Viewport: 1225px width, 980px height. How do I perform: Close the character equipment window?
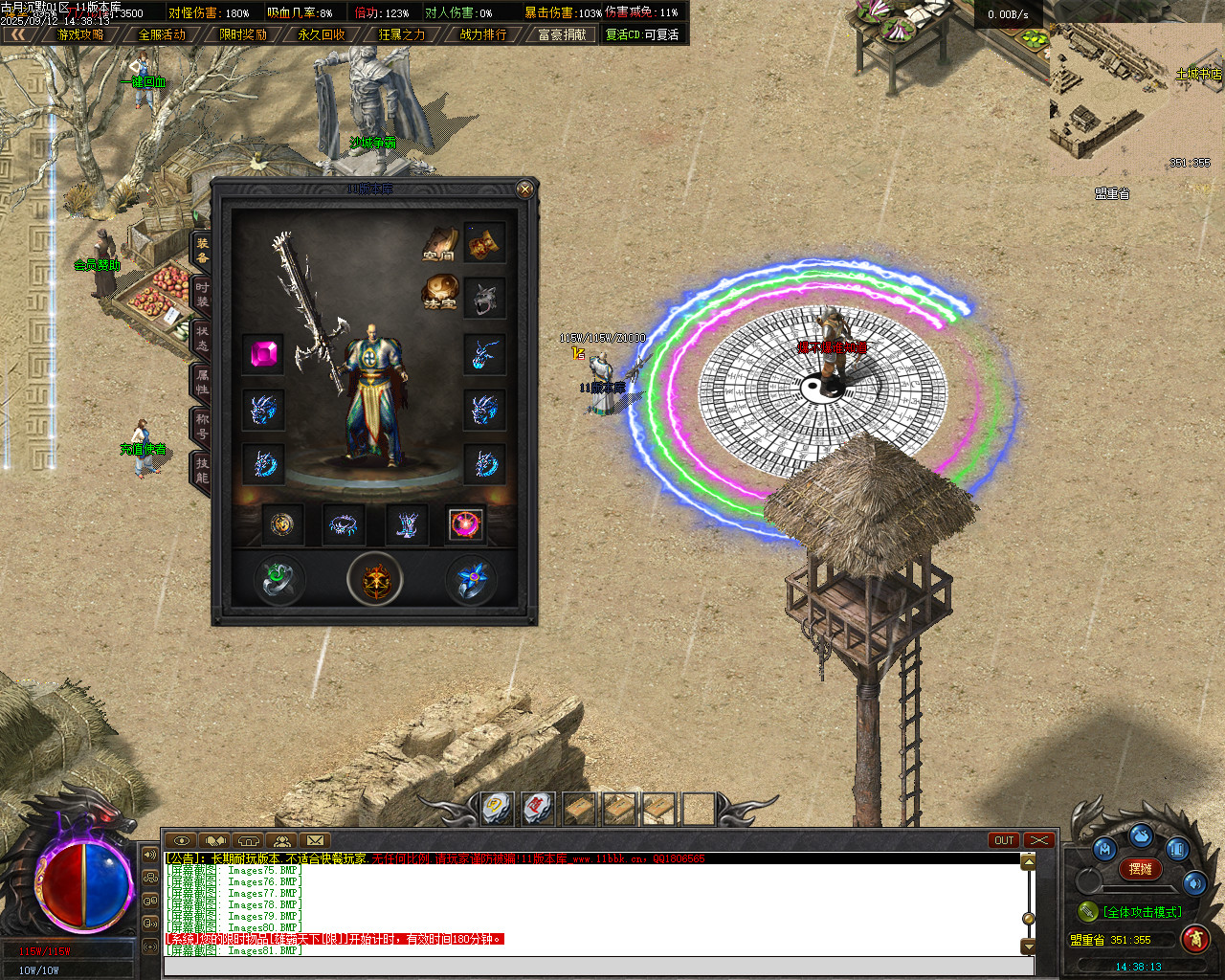[524, 189]
